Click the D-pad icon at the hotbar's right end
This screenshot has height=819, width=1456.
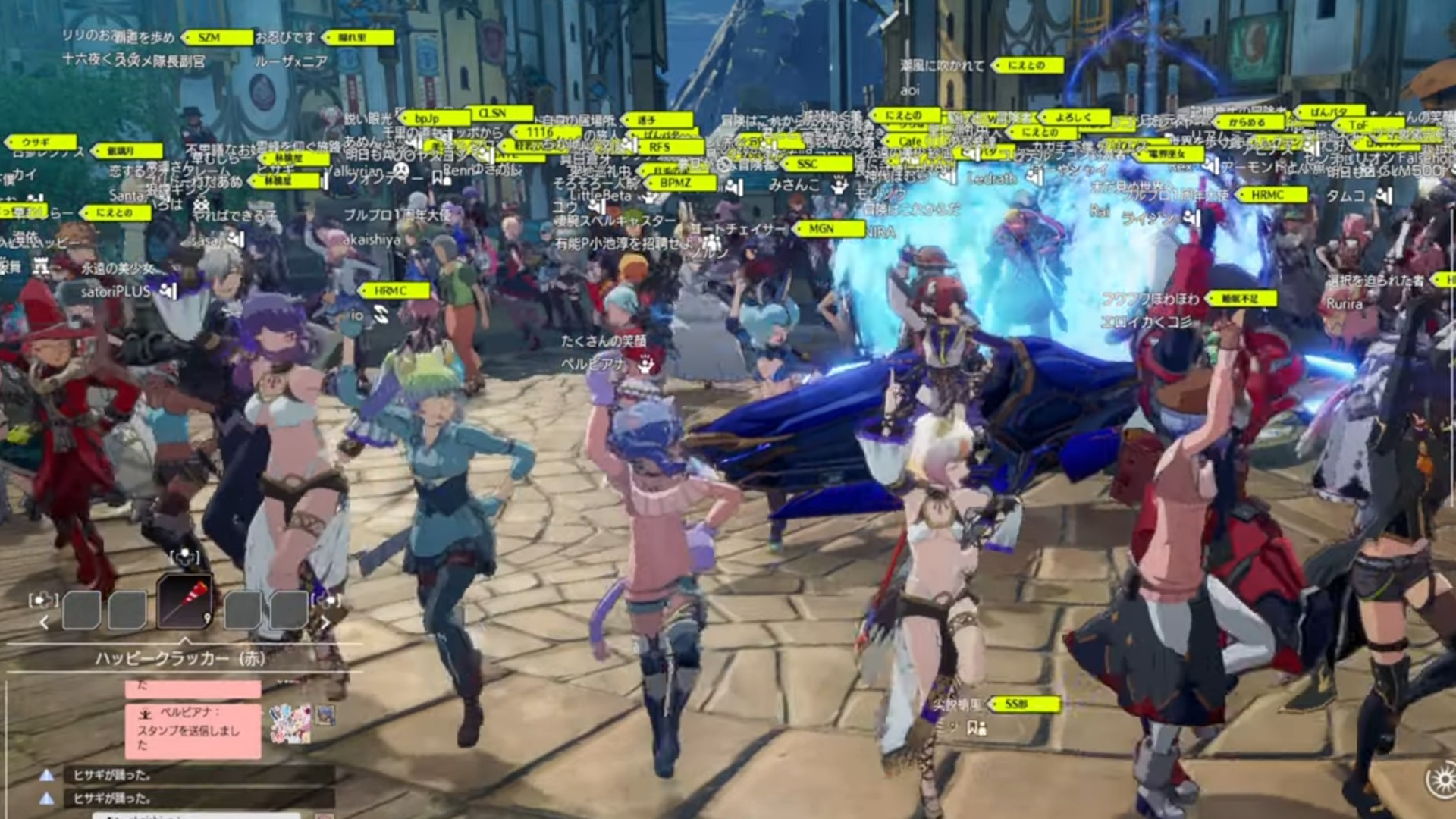point(325,600)
